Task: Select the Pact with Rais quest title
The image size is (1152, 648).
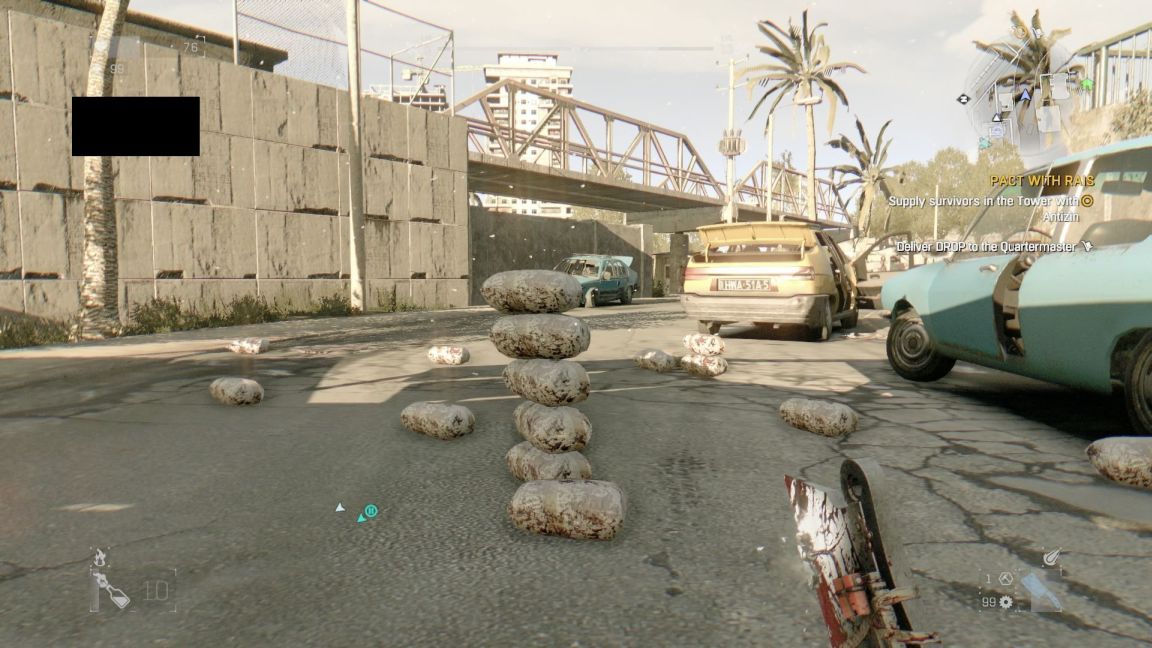Action: [x=1042, y=181]
